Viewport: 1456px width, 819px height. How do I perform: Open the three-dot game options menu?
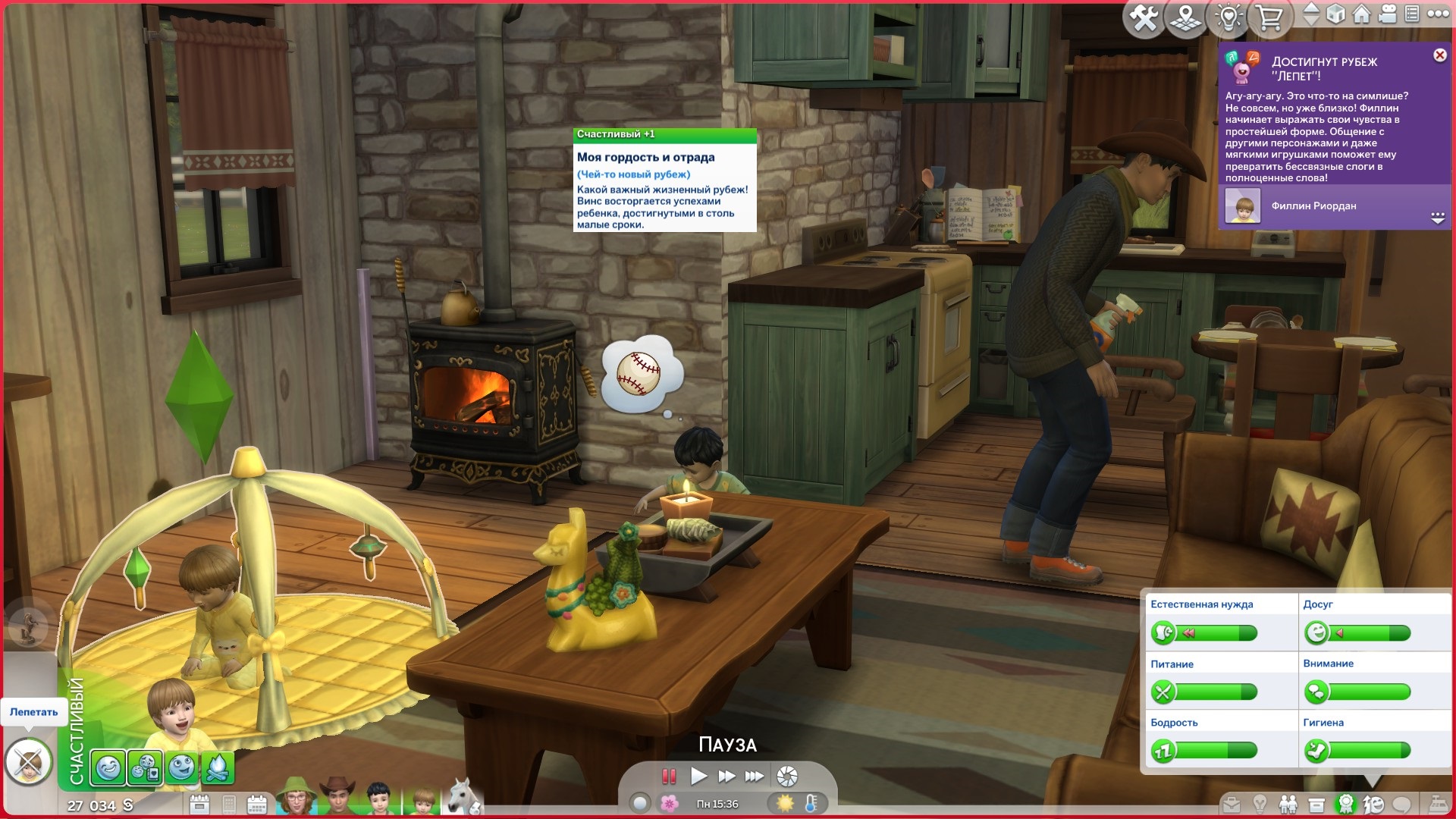[x=1438, y=14]
